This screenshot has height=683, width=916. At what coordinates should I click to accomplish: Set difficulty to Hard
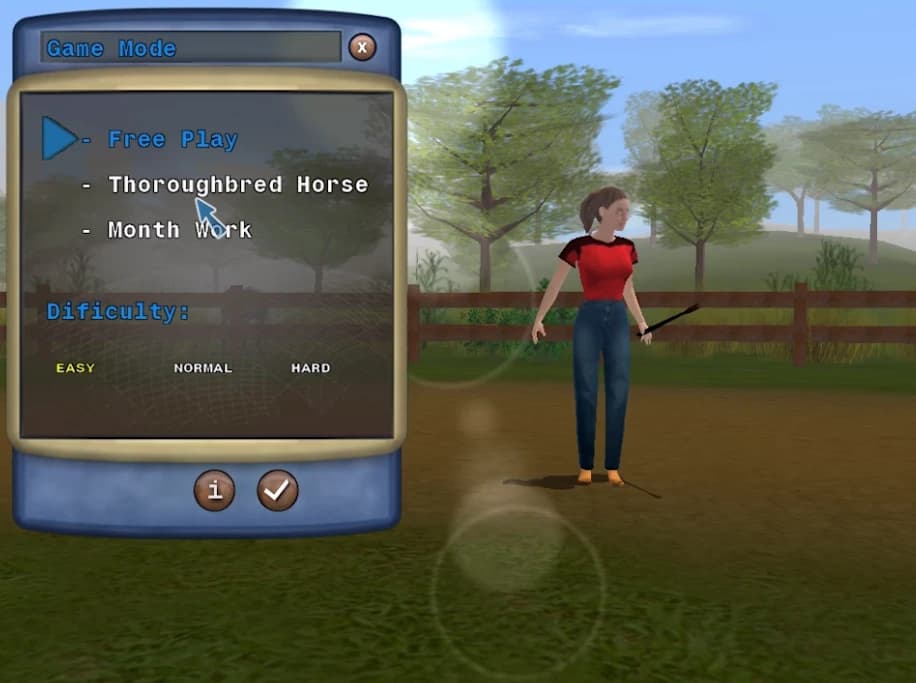pos(310,368)
